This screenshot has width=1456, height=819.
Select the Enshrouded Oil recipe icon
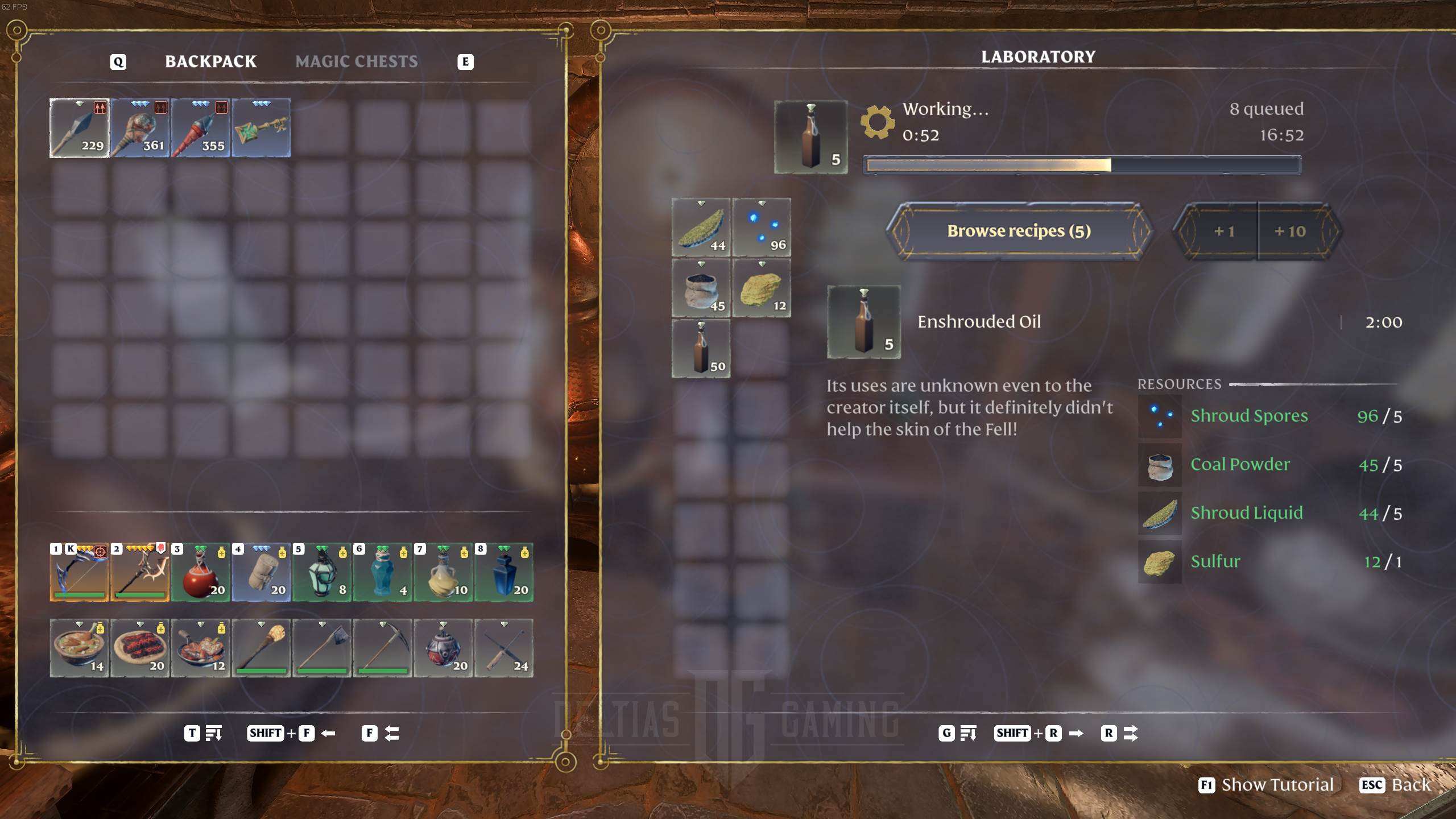pos(863,322)
